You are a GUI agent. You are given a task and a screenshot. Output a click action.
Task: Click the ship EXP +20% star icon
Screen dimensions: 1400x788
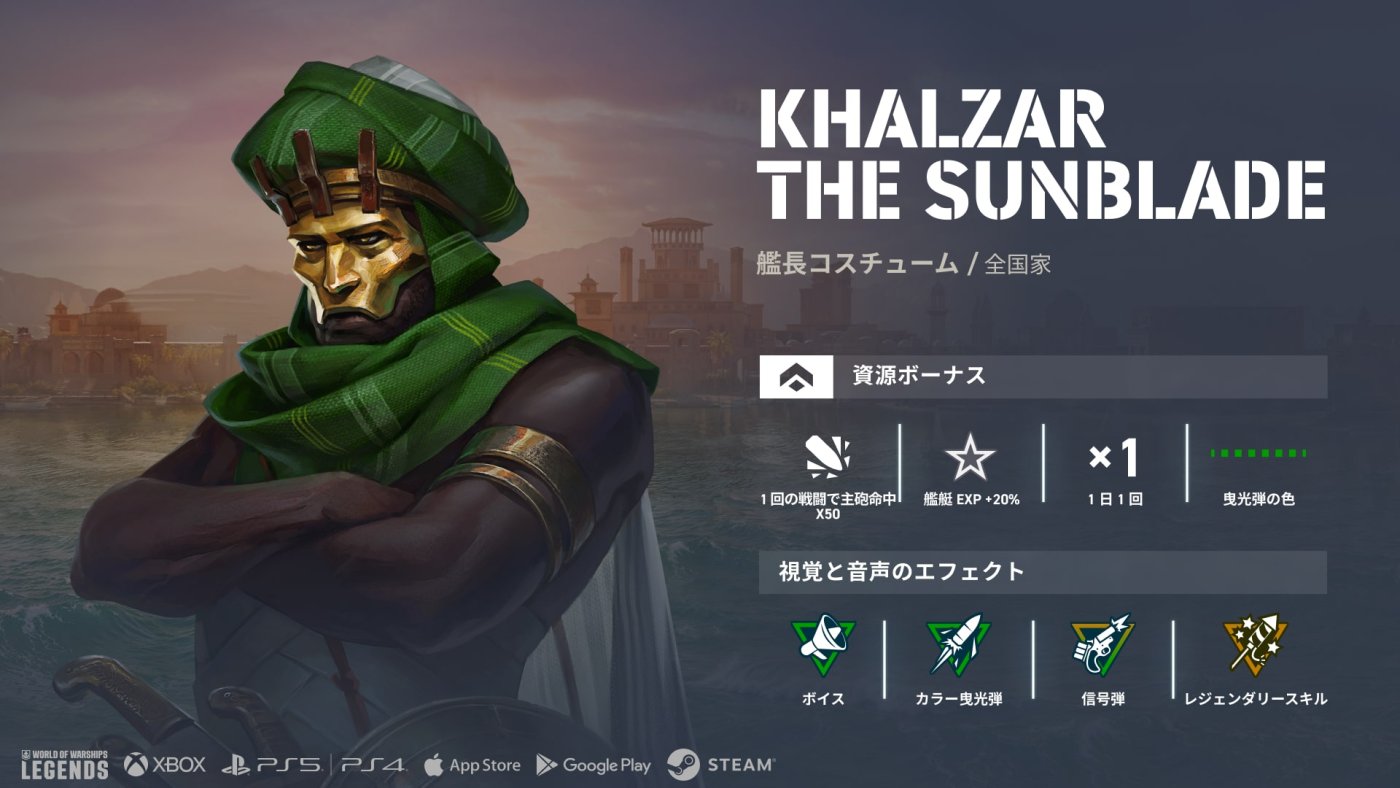point(971,460)
